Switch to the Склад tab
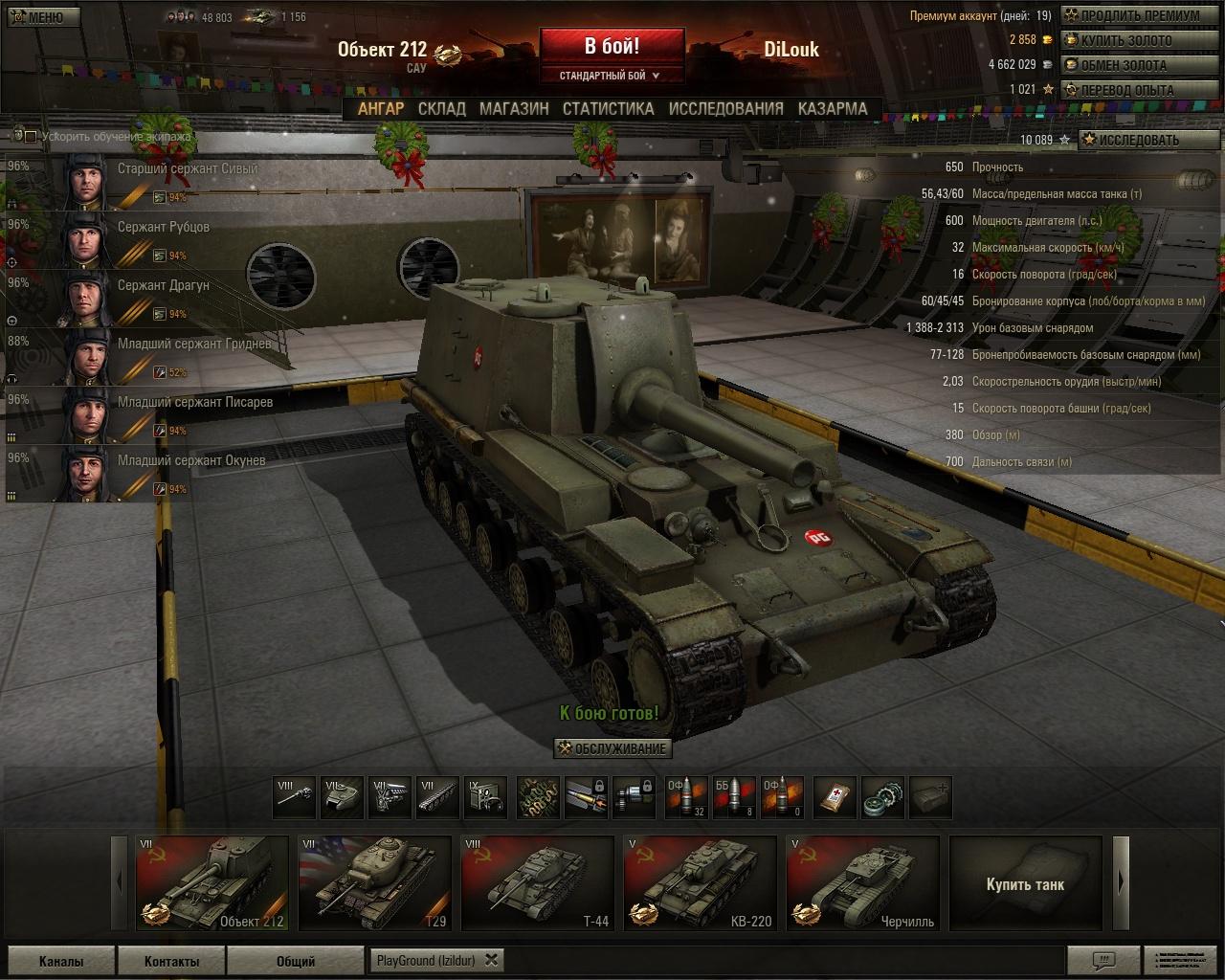The width and height of the screenshot is (1225, 980). pyautogui.click(x=441, y=109)
